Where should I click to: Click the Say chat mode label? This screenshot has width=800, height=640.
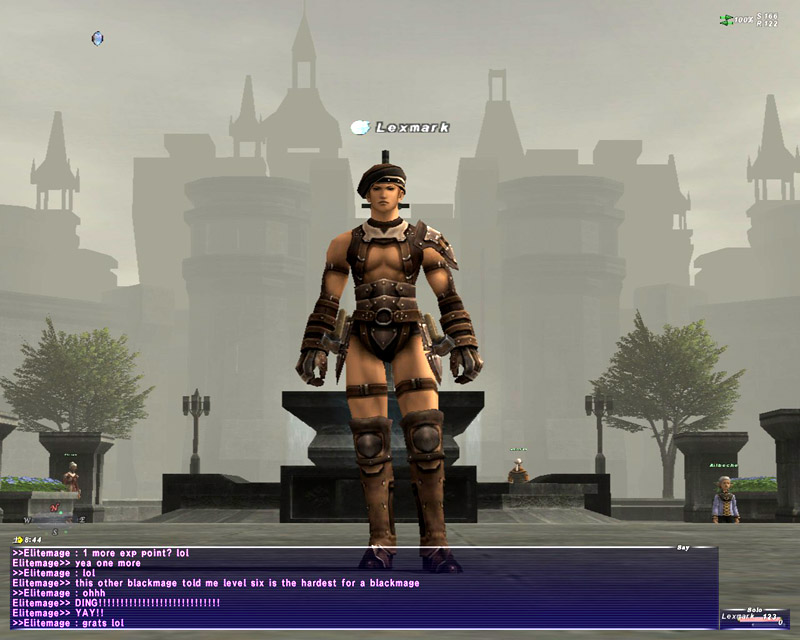tap(683, 547)
